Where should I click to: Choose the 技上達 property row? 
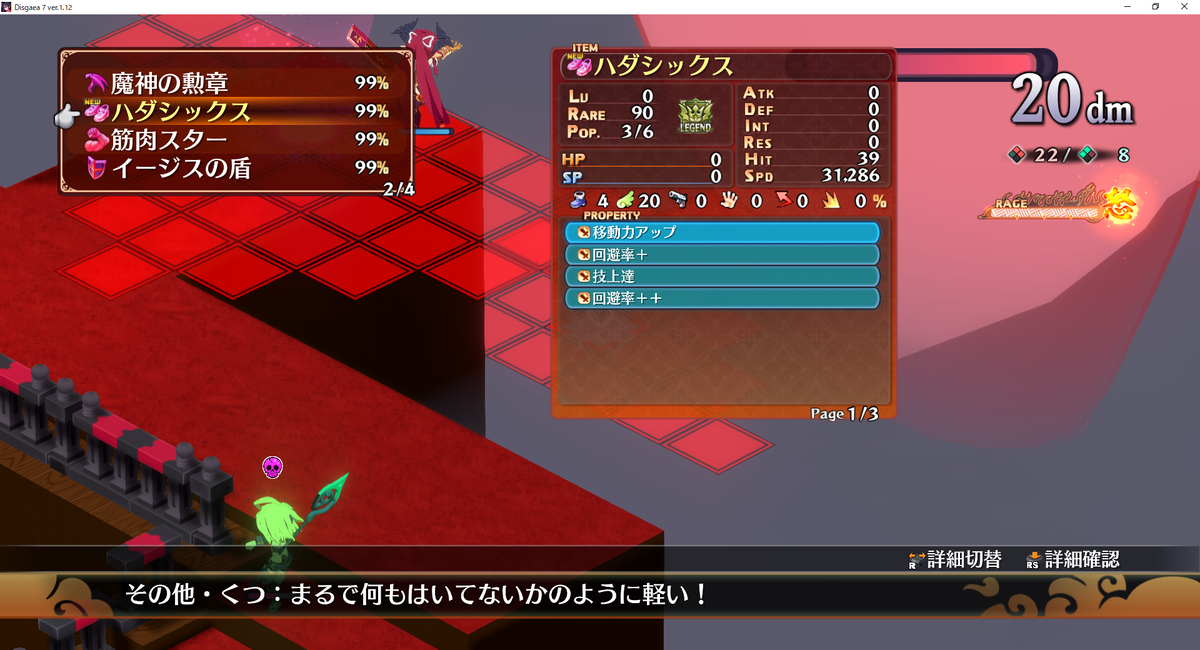tap(721, 276)
